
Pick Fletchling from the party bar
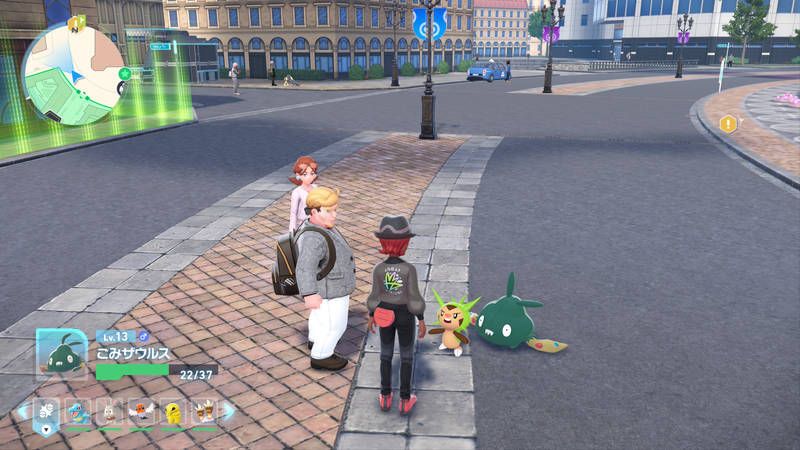(x=142, y=412)
